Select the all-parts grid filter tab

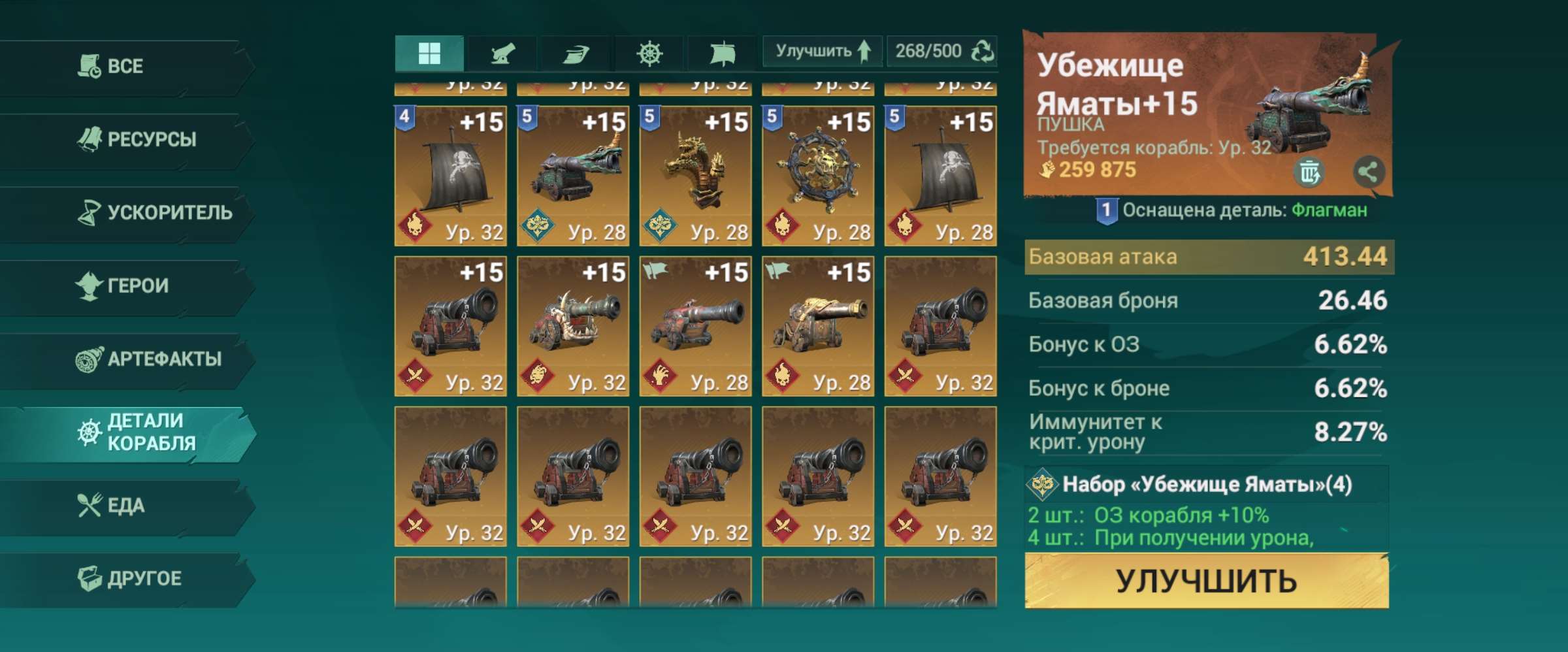point(429,52)
